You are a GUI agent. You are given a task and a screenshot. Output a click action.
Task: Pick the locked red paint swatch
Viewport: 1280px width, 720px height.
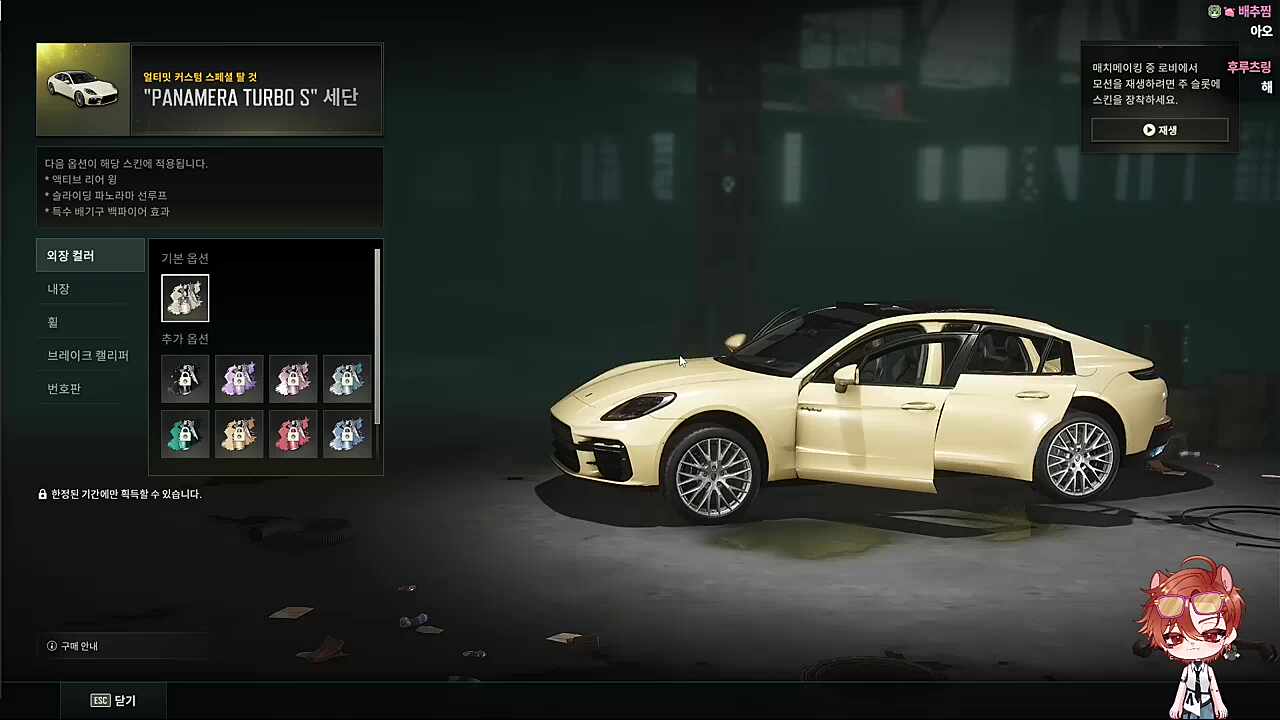click(293, 434)
